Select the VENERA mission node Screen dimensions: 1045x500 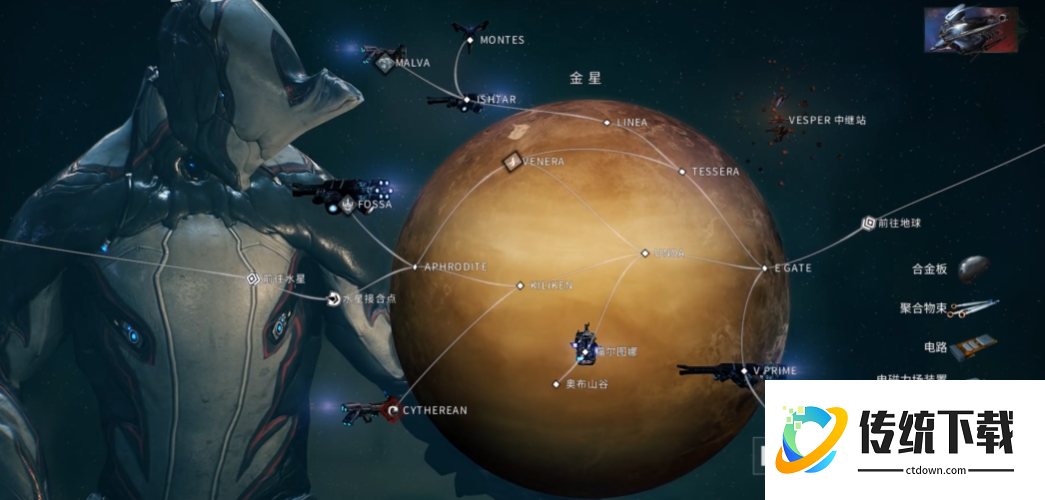tap(512, 161)
